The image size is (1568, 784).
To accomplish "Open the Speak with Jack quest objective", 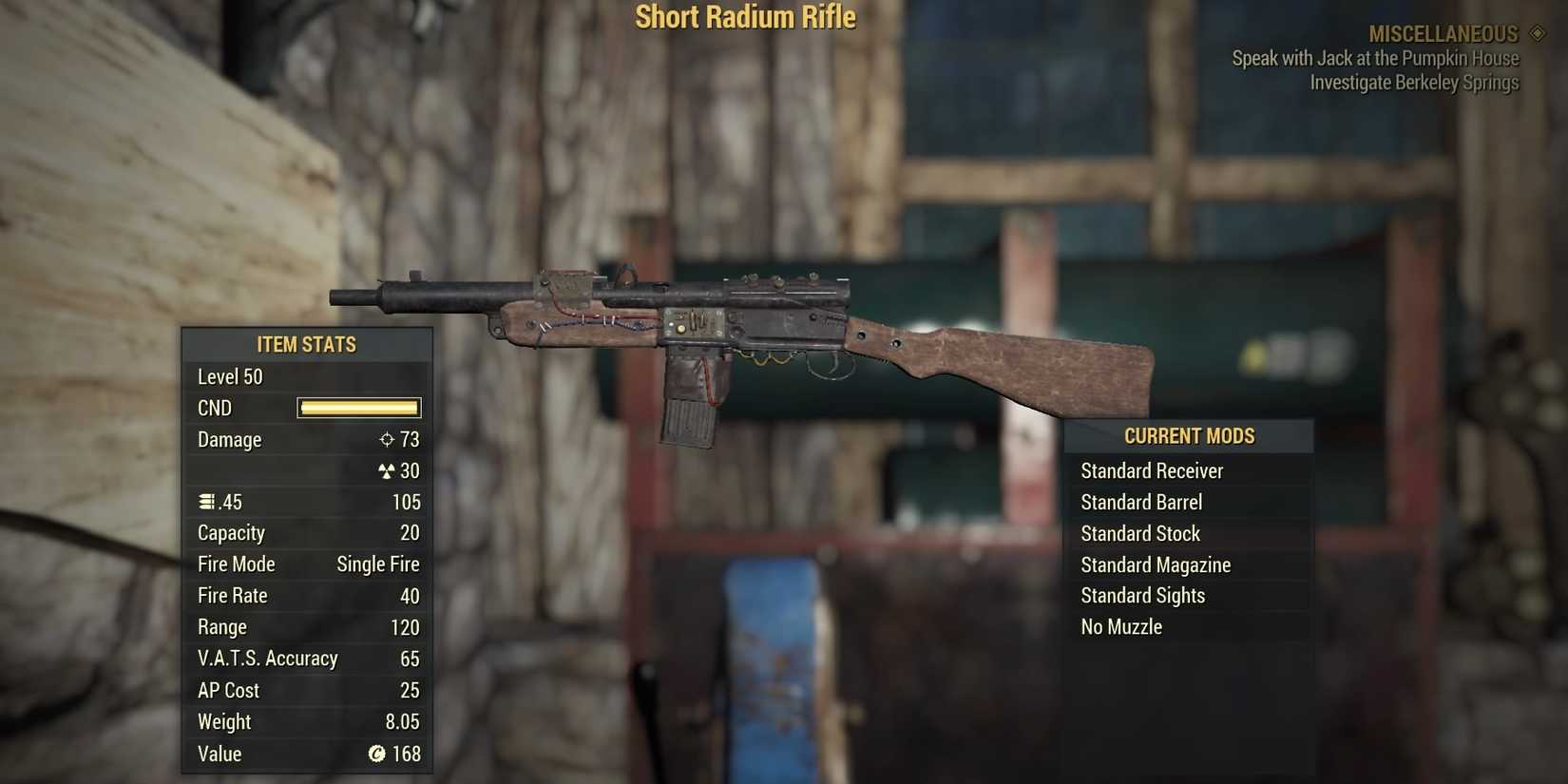I will (x=1375, y=58).
